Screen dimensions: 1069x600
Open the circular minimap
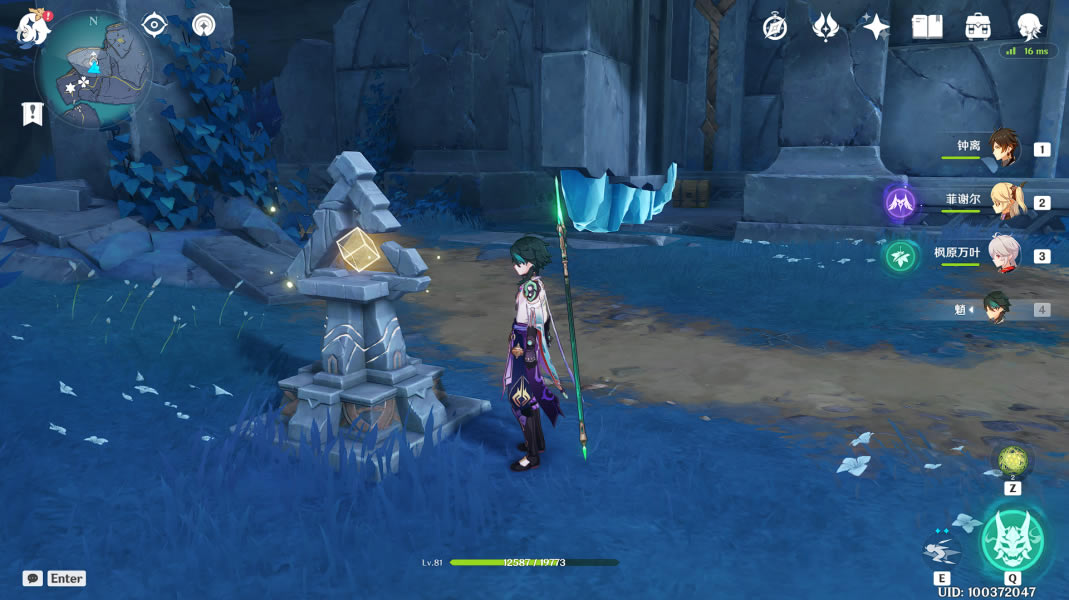[x=93, y=69]
